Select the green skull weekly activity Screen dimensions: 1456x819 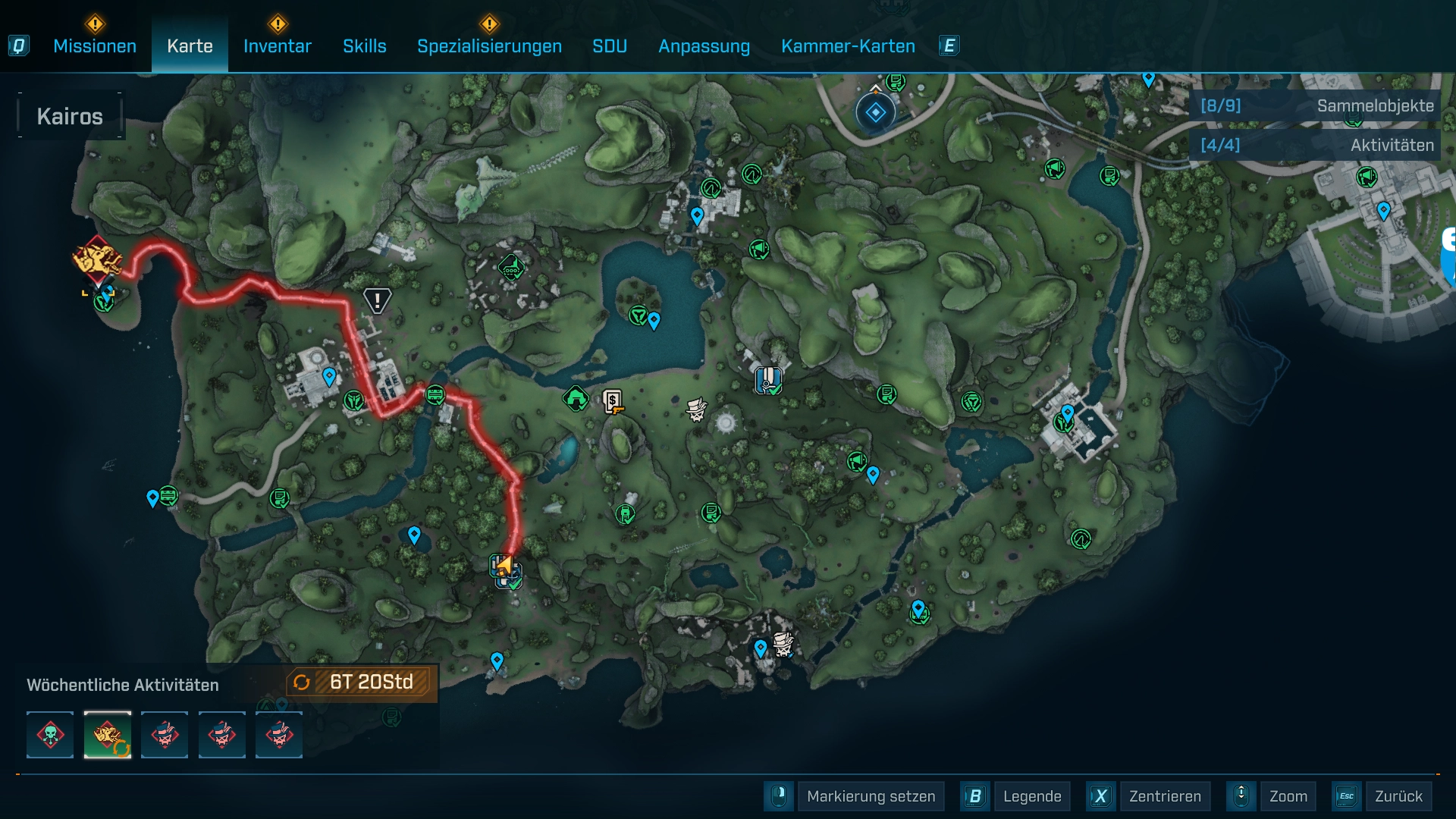pyautogui.click(x=50, y=735)
